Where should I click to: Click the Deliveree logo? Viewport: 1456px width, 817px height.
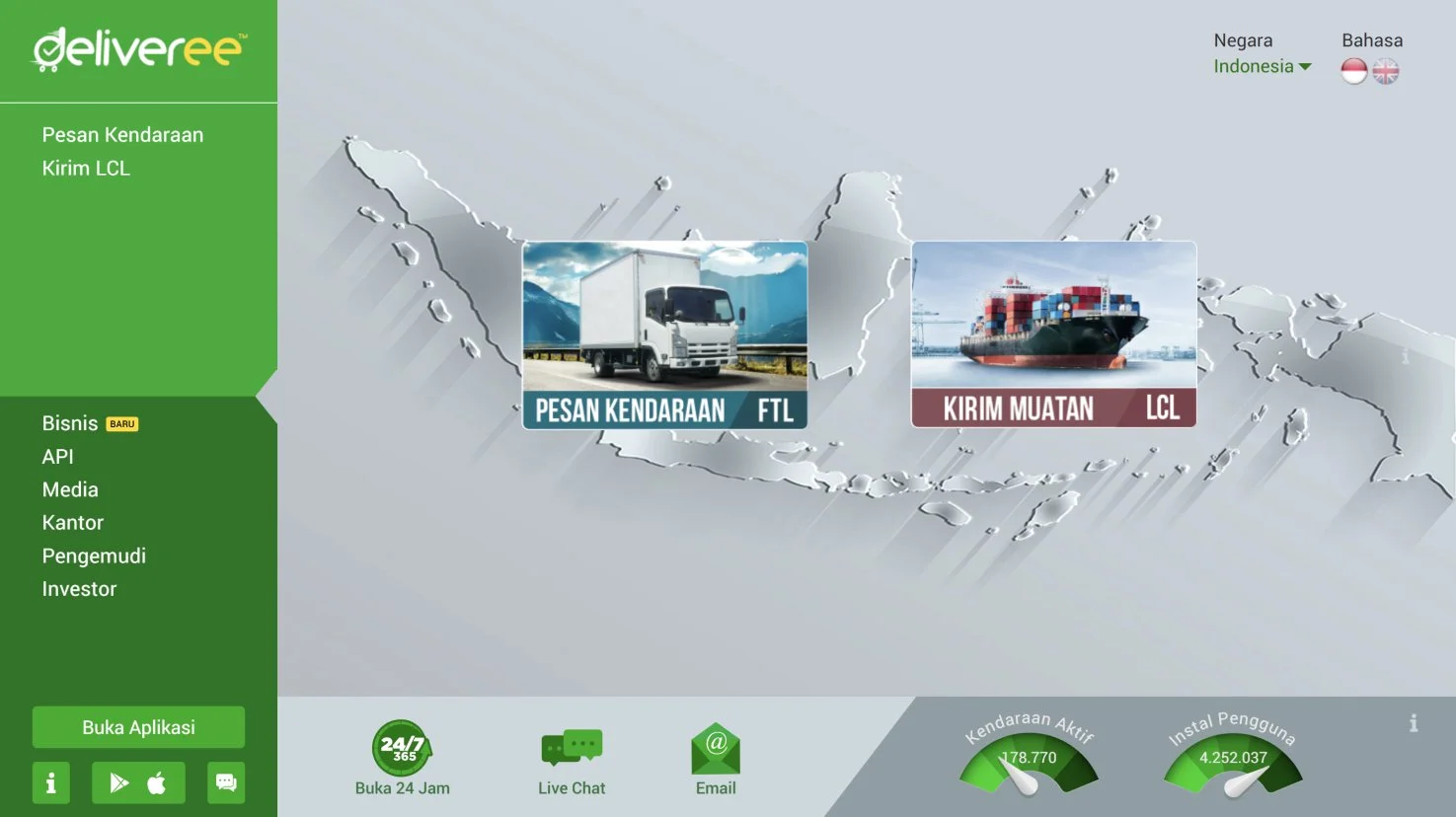138,49
